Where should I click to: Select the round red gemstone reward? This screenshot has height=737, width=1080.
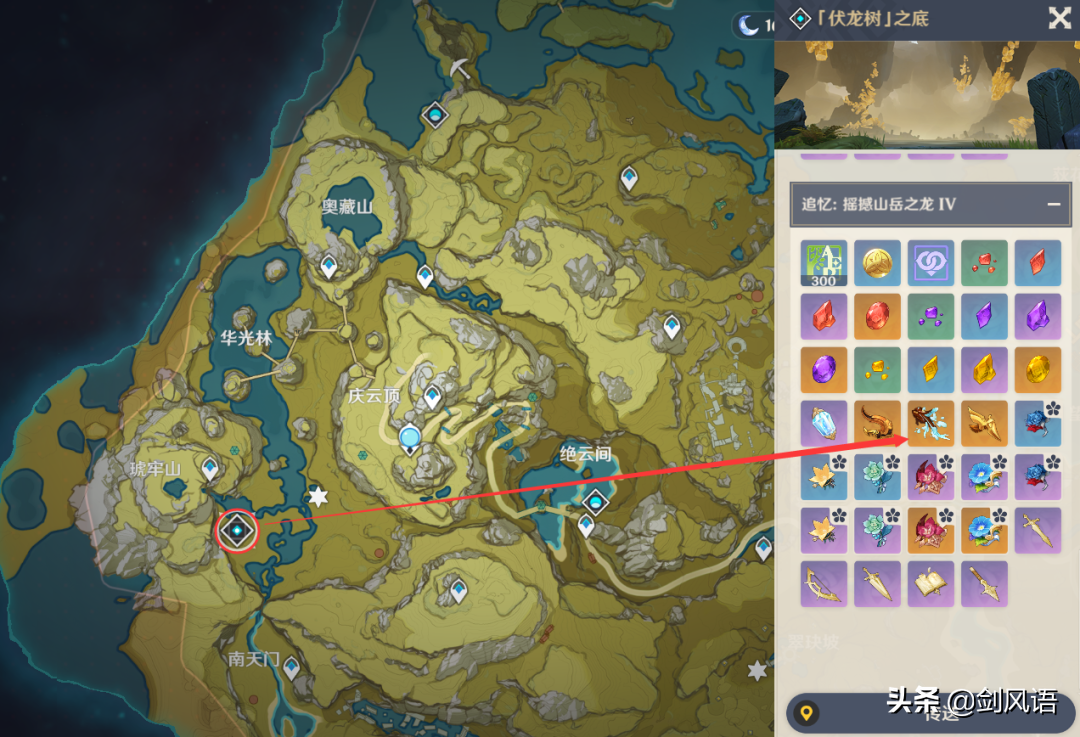pyautogui.click(x=877, y=316)
